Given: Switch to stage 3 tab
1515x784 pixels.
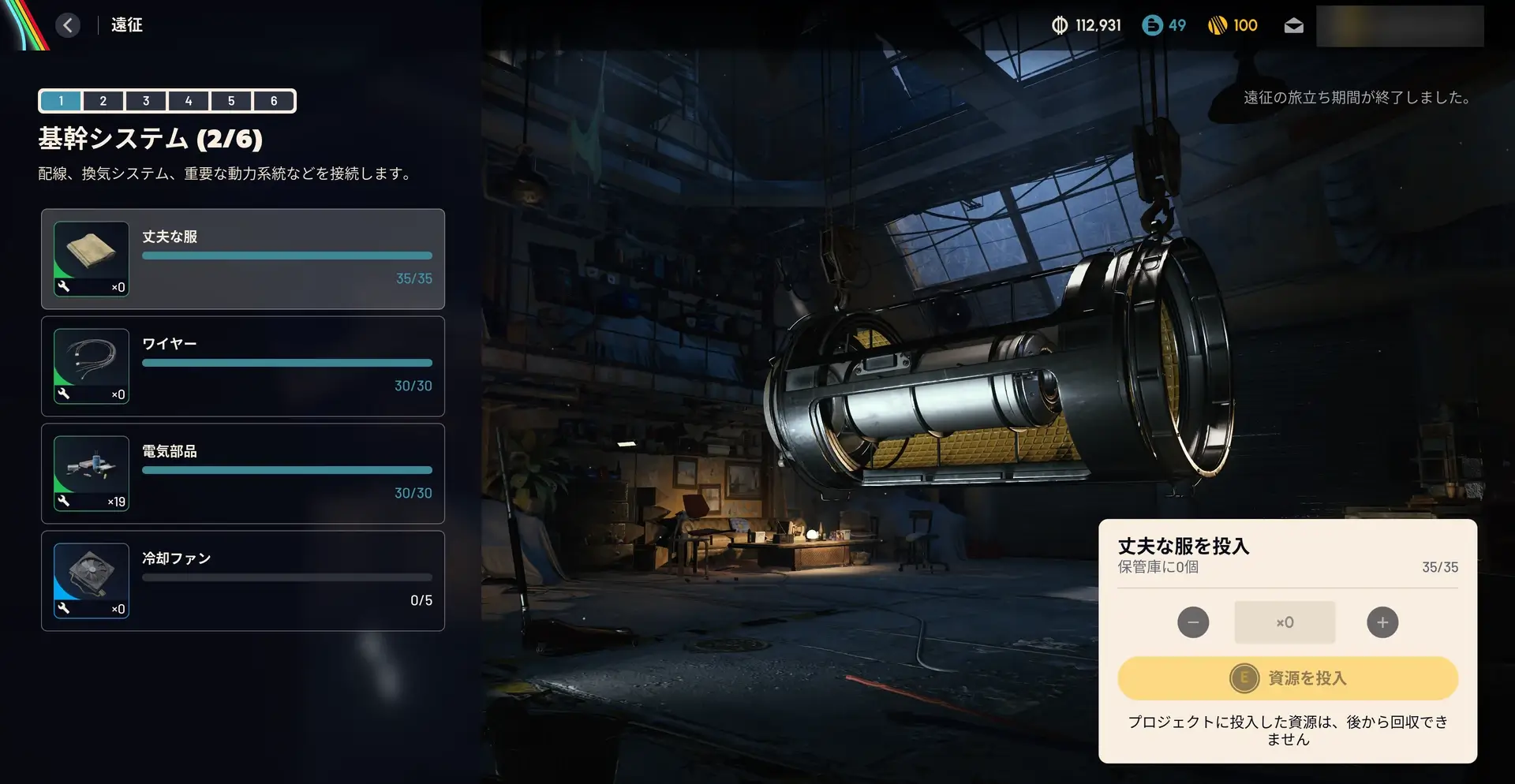Looking at the screenshot, I should 146,101.
